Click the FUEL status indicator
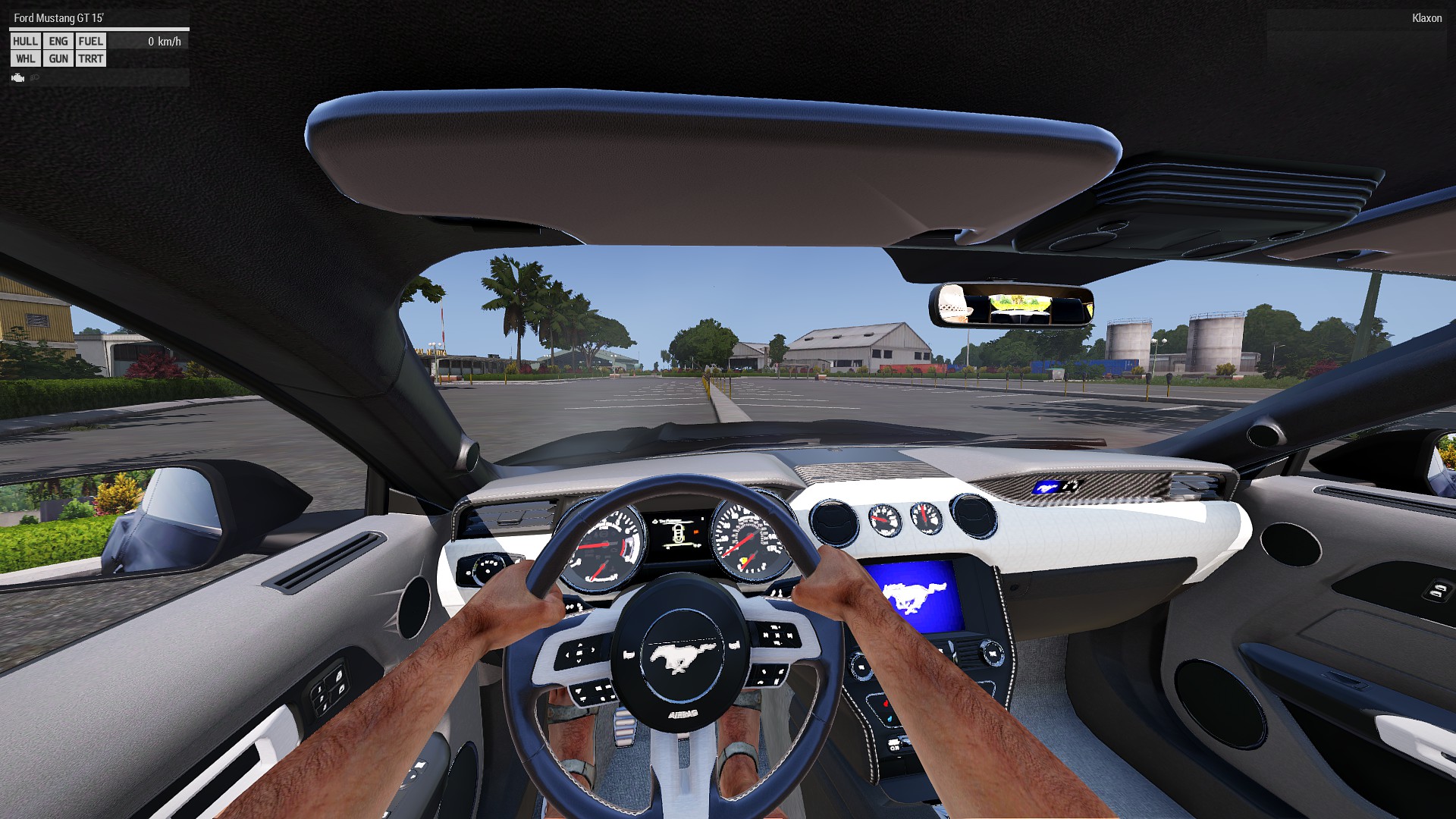Image resolution: width=1456 pixels, height=819 pixels. click(91, 42)
